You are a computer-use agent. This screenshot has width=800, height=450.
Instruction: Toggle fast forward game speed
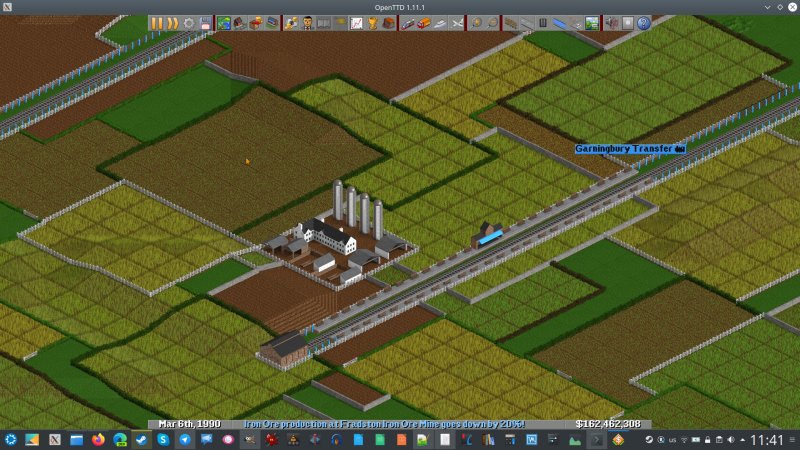[x=172, y=22]
